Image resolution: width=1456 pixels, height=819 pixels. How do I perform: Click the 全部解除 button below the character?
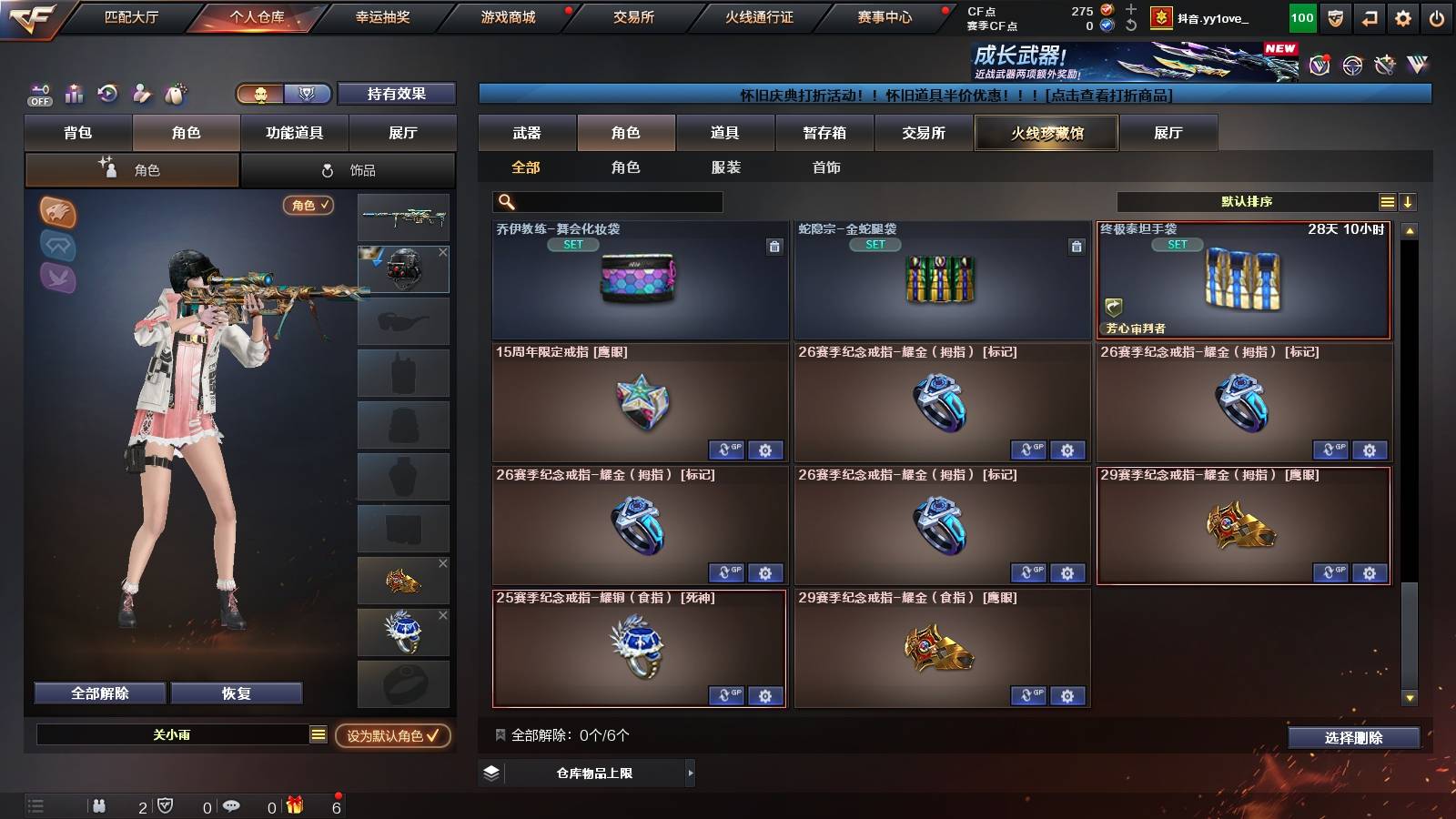tap(98, 693)
